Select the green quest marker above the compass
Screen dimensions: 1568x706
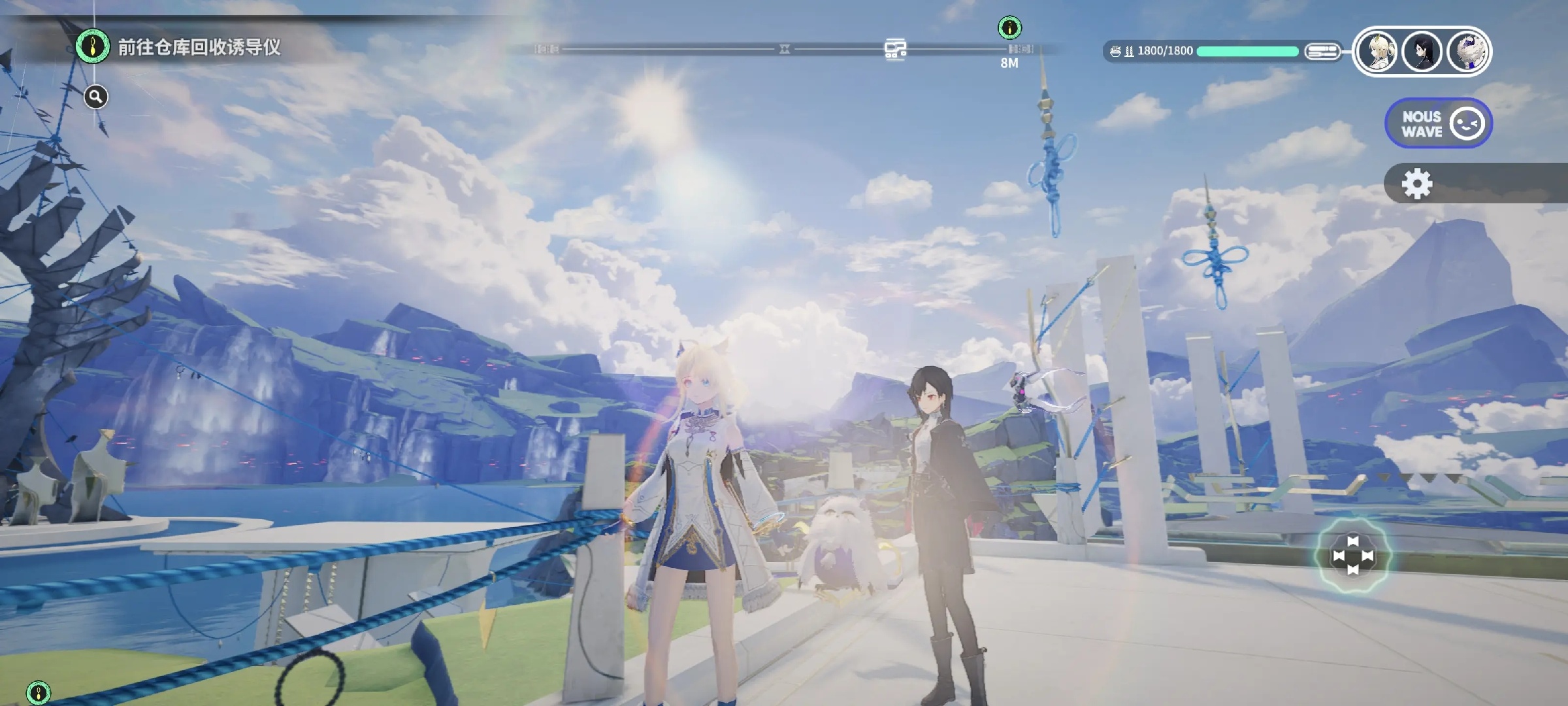[x=1009, y=27]
